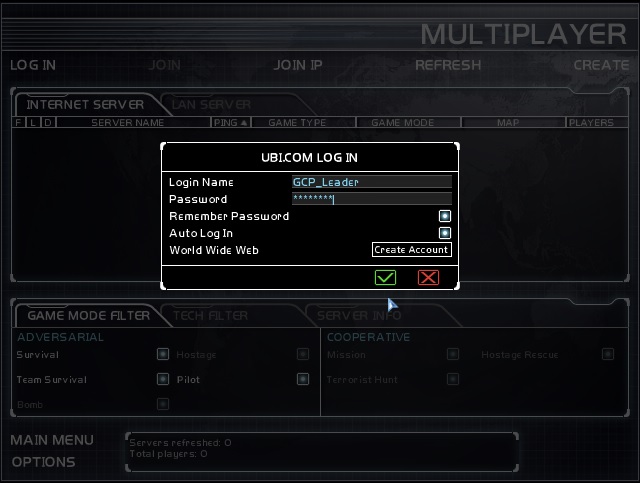This screenshot has width=640, height=483.
Task: Switch to the LAN Server tab
Action: tap(211, 104)
